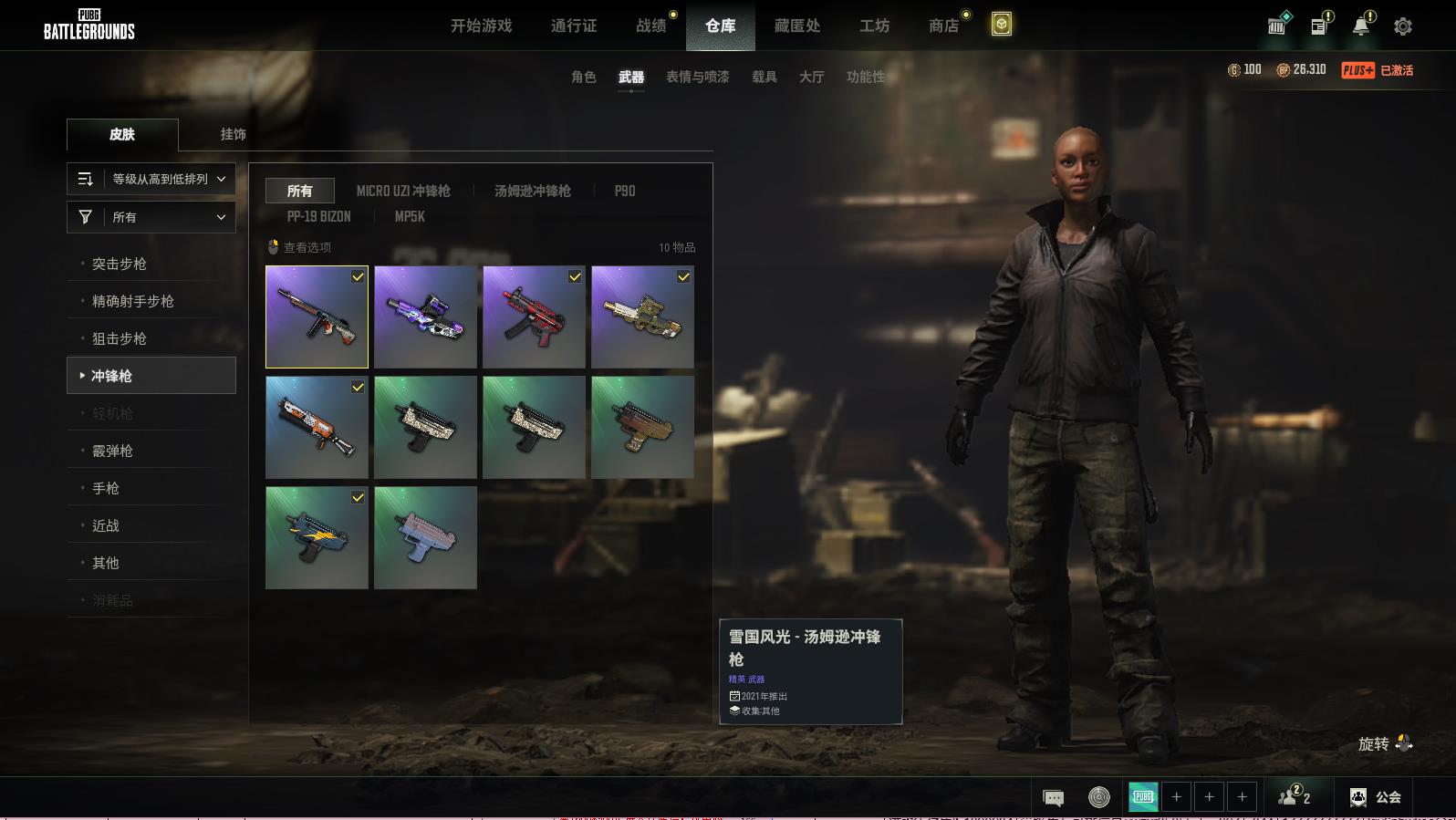Open the 工坊 workshop tab
The width and height of the screenshot is (1456, 820).
(874, 26)
